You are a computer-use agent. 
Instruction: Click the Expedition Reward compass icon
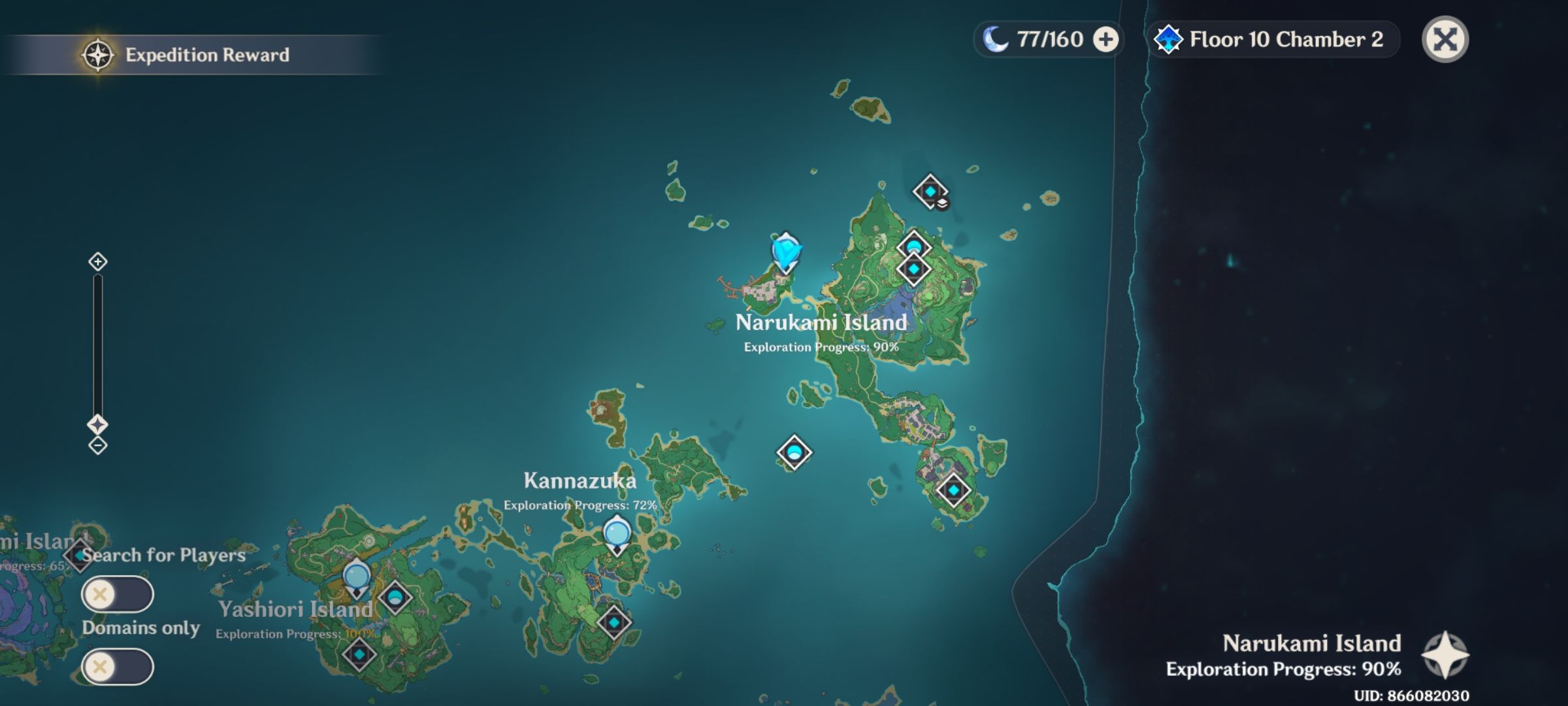point(97,55)
